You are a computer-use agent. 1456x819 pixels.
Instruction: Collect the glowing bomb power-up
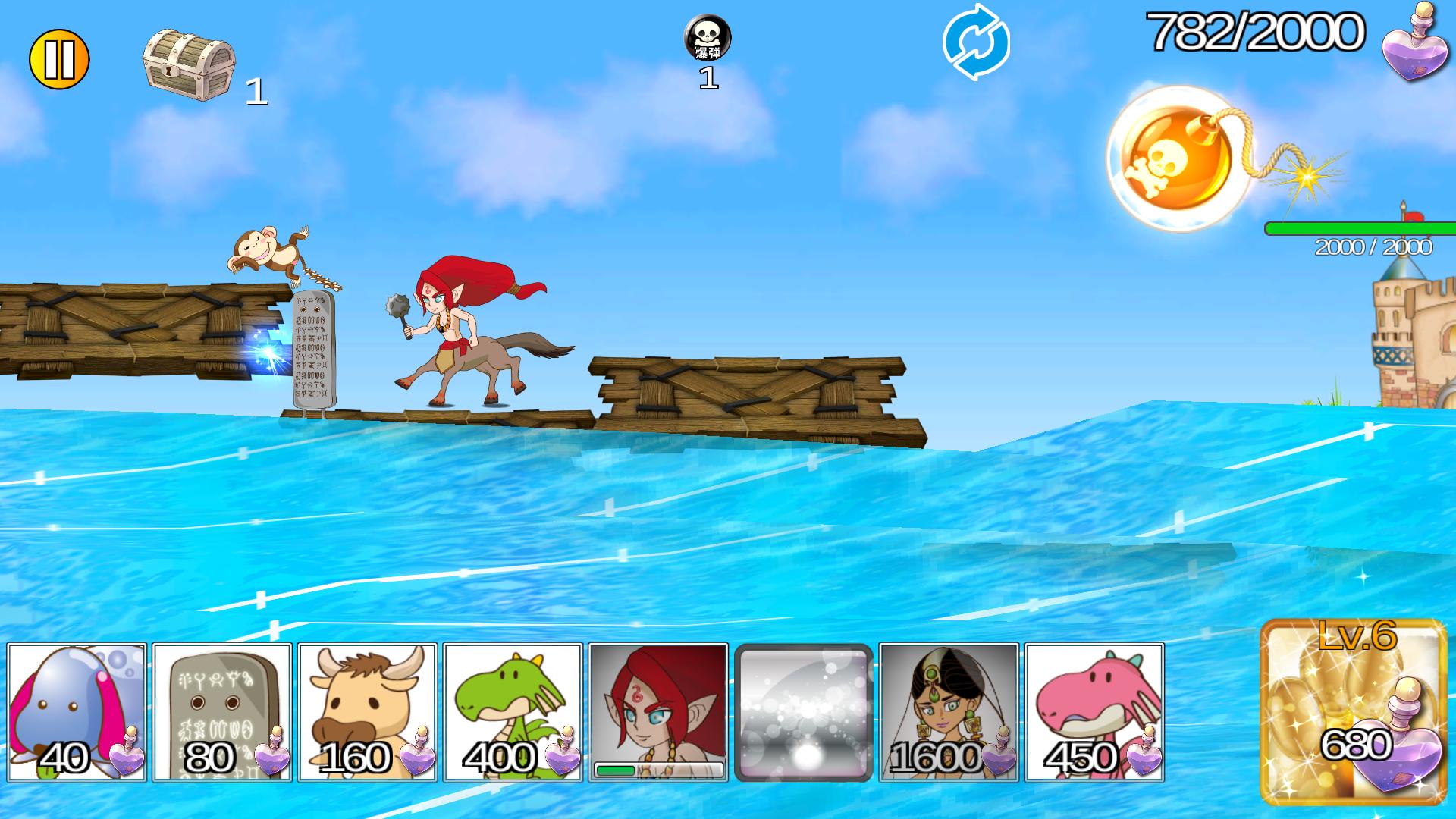[x=1179, y=155]
